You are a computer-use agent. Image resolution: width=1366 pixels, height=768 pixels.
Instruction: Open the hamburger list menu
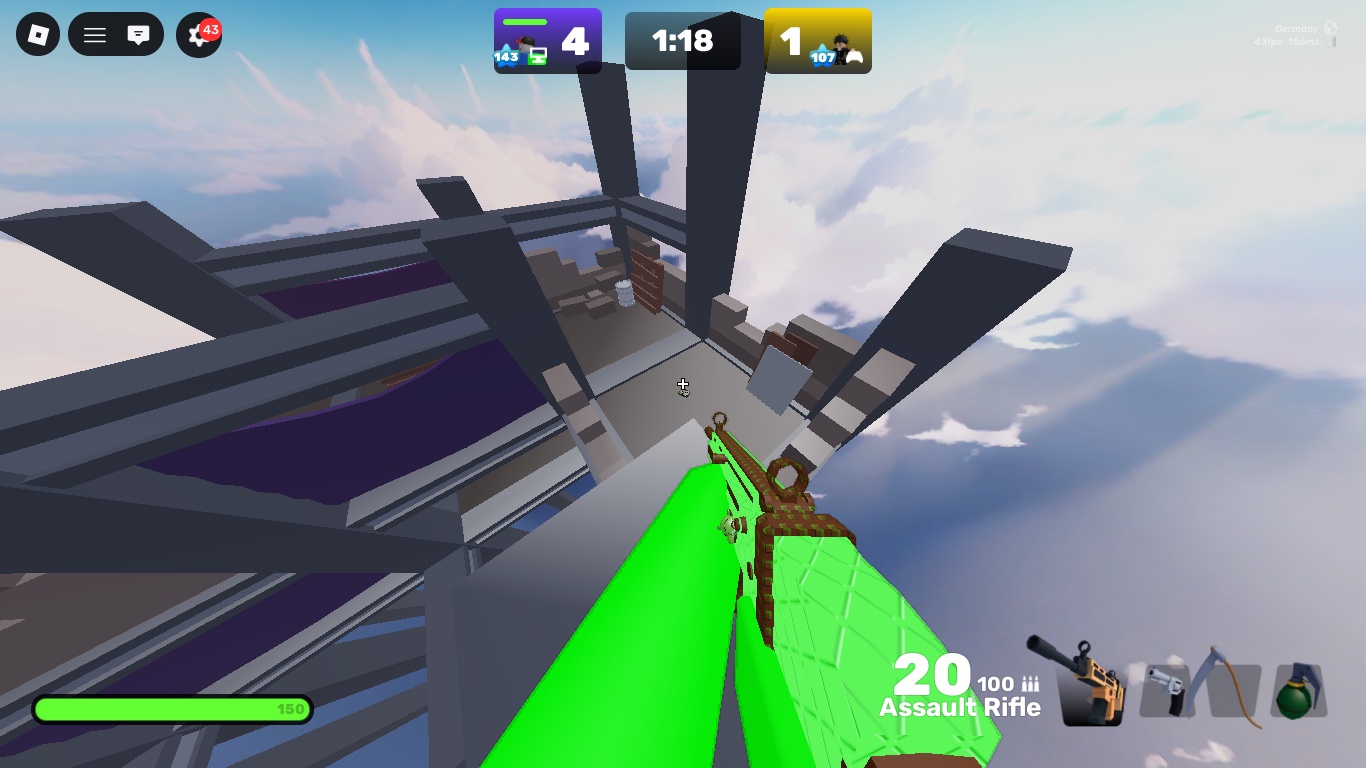click(95, 36)
